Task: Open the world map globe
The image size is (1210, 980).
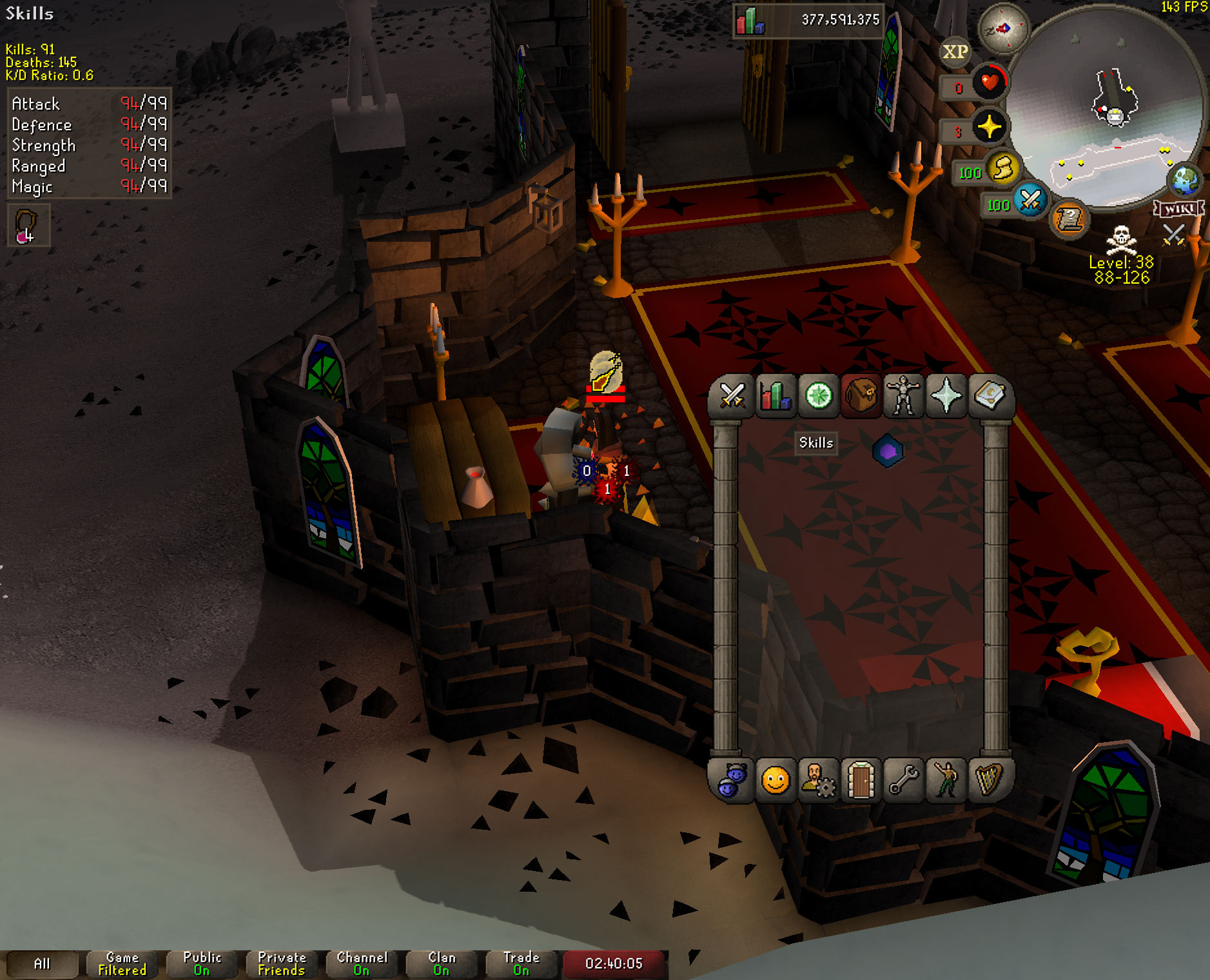Action: tap(1186, 181)
